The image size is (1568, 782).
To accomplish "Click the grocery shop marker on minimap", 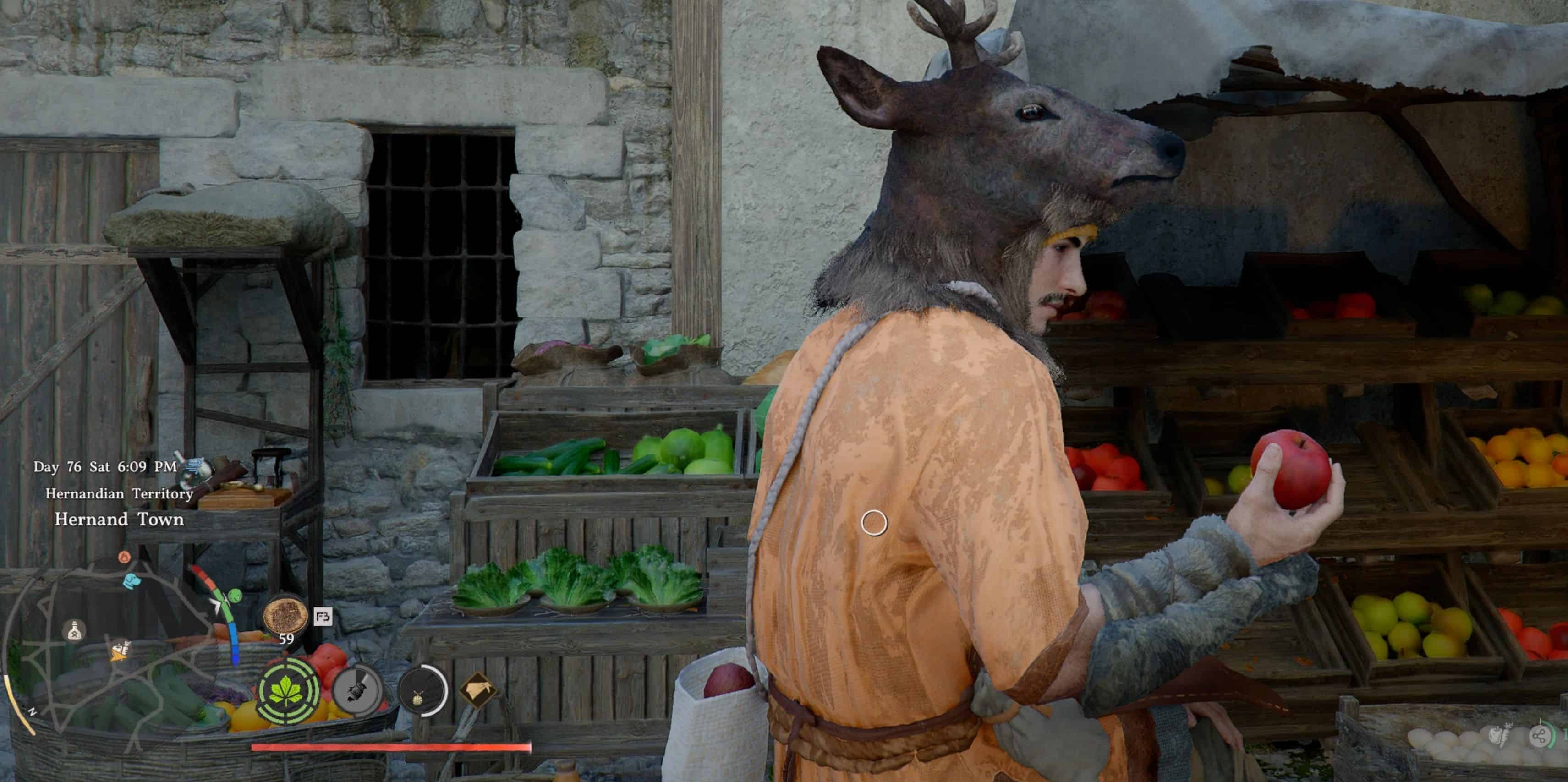I will coord(121,651).
